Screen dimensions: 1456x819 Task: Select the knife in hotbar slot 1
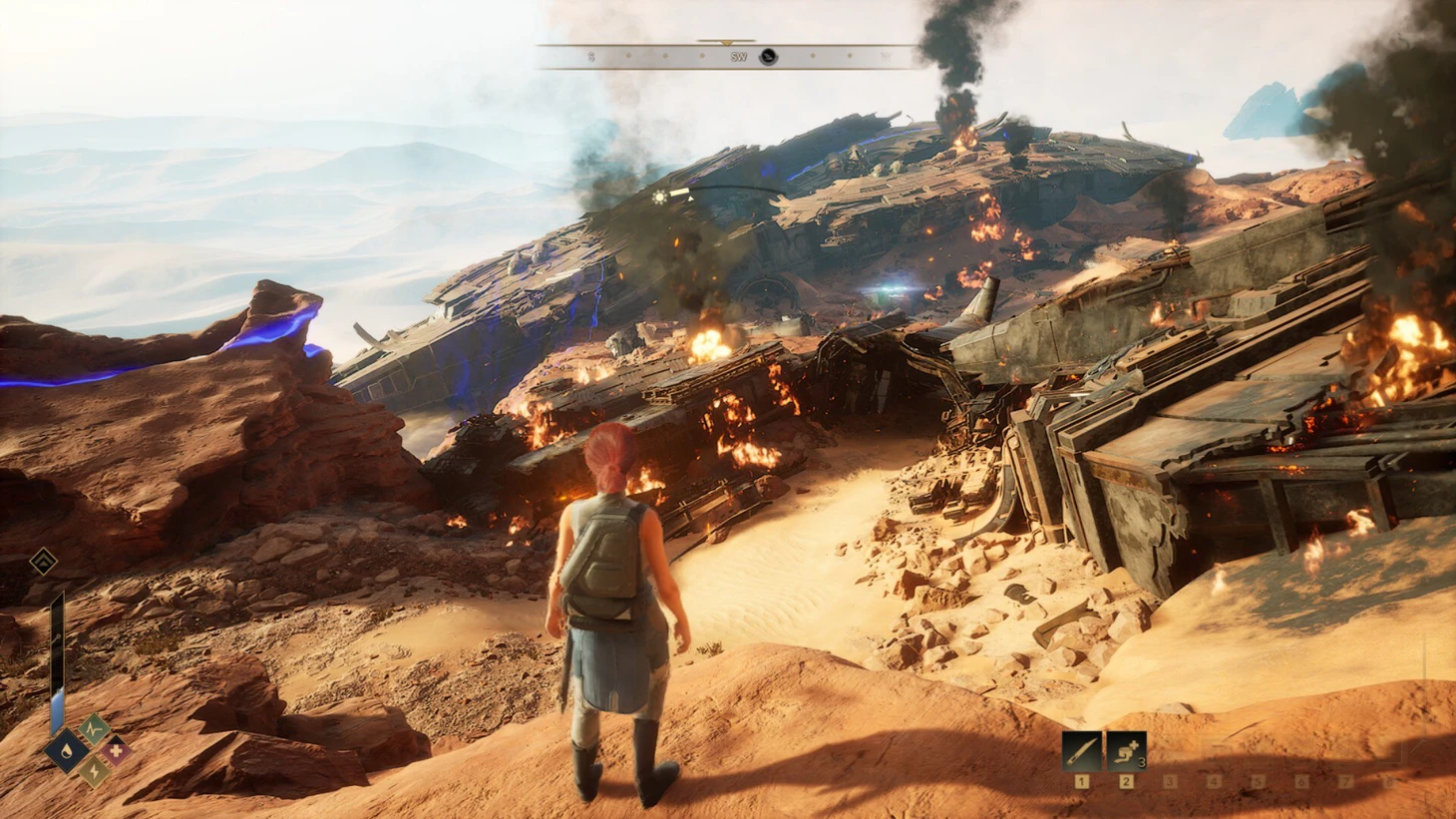pyautogui.click(x=1081, y=750)
